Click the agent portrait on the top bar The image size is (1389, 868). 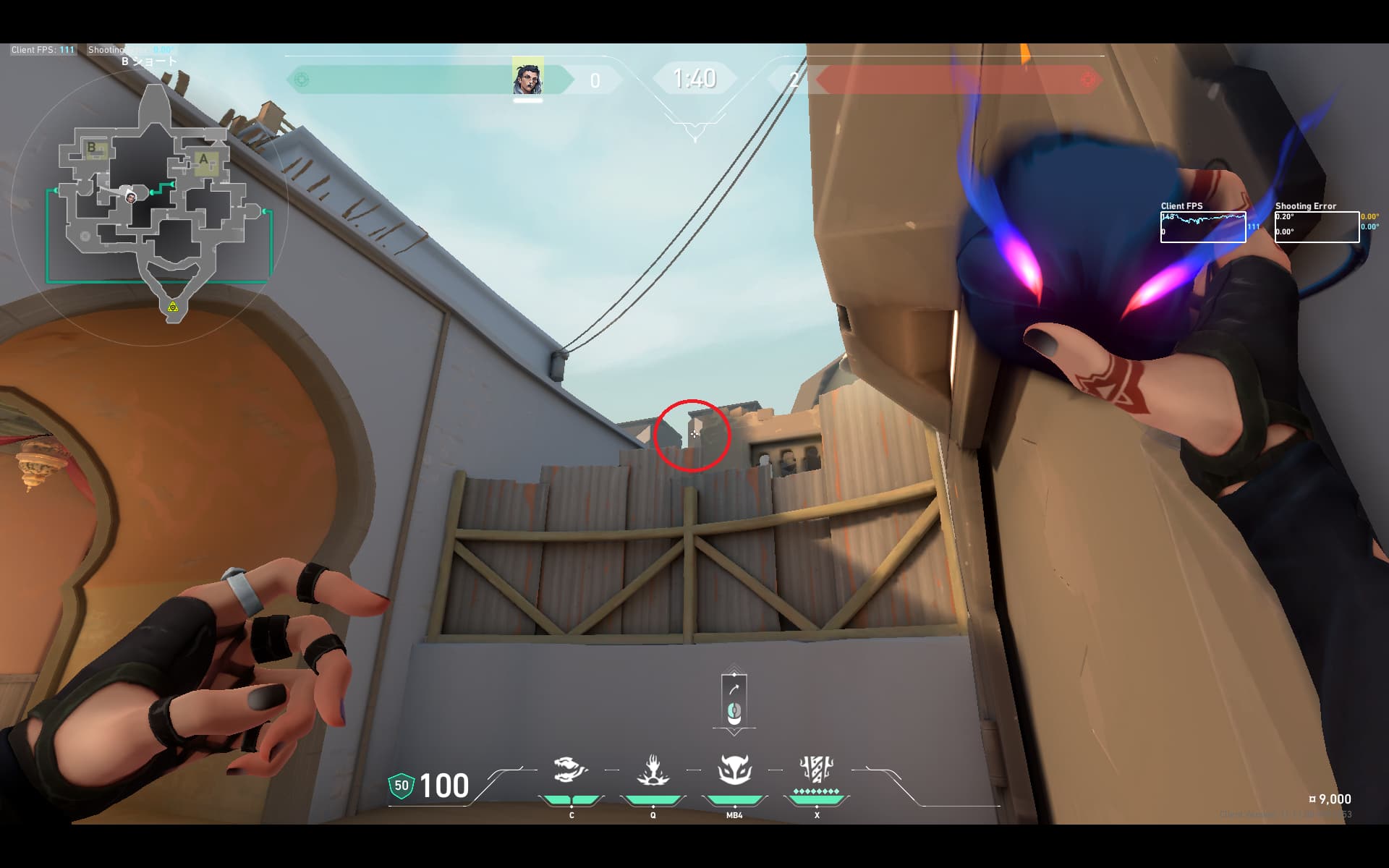(527, 78)
